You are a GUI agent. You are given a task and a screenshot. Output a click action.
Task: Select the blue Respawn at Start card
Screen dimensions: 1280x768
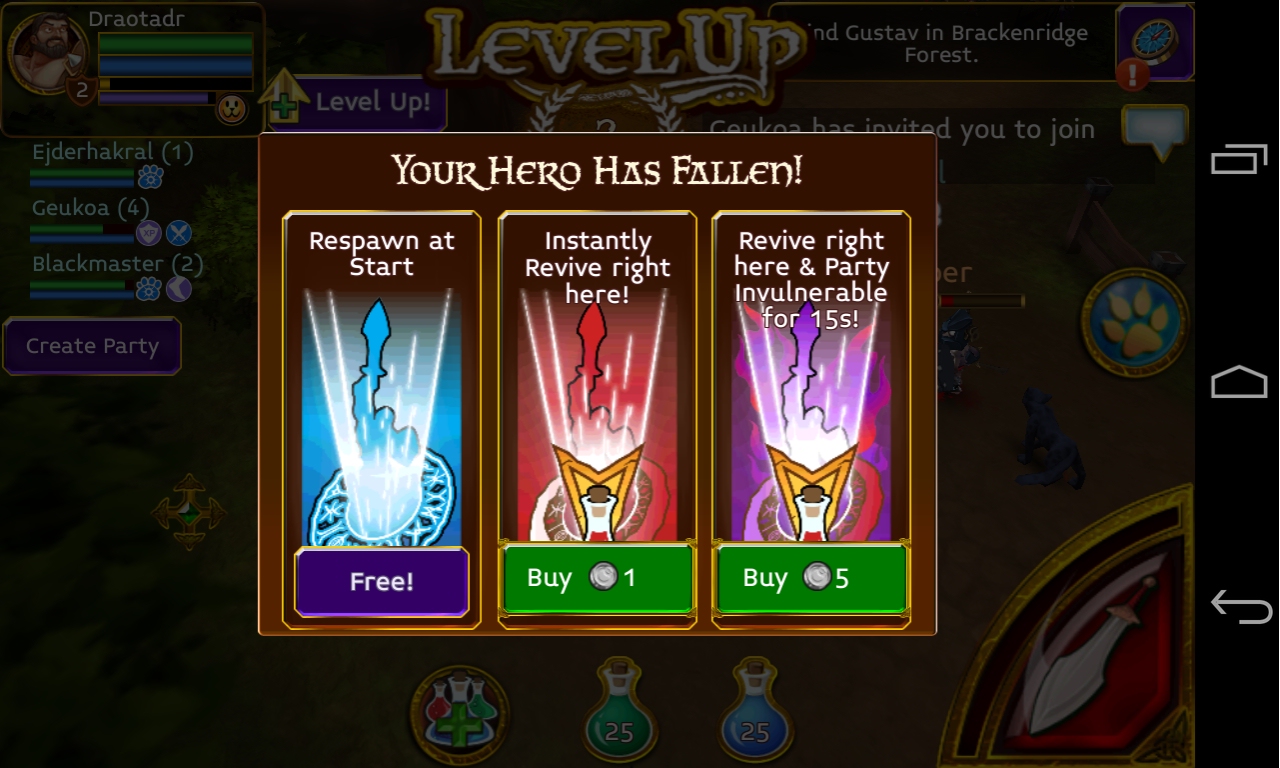[382, 400]
